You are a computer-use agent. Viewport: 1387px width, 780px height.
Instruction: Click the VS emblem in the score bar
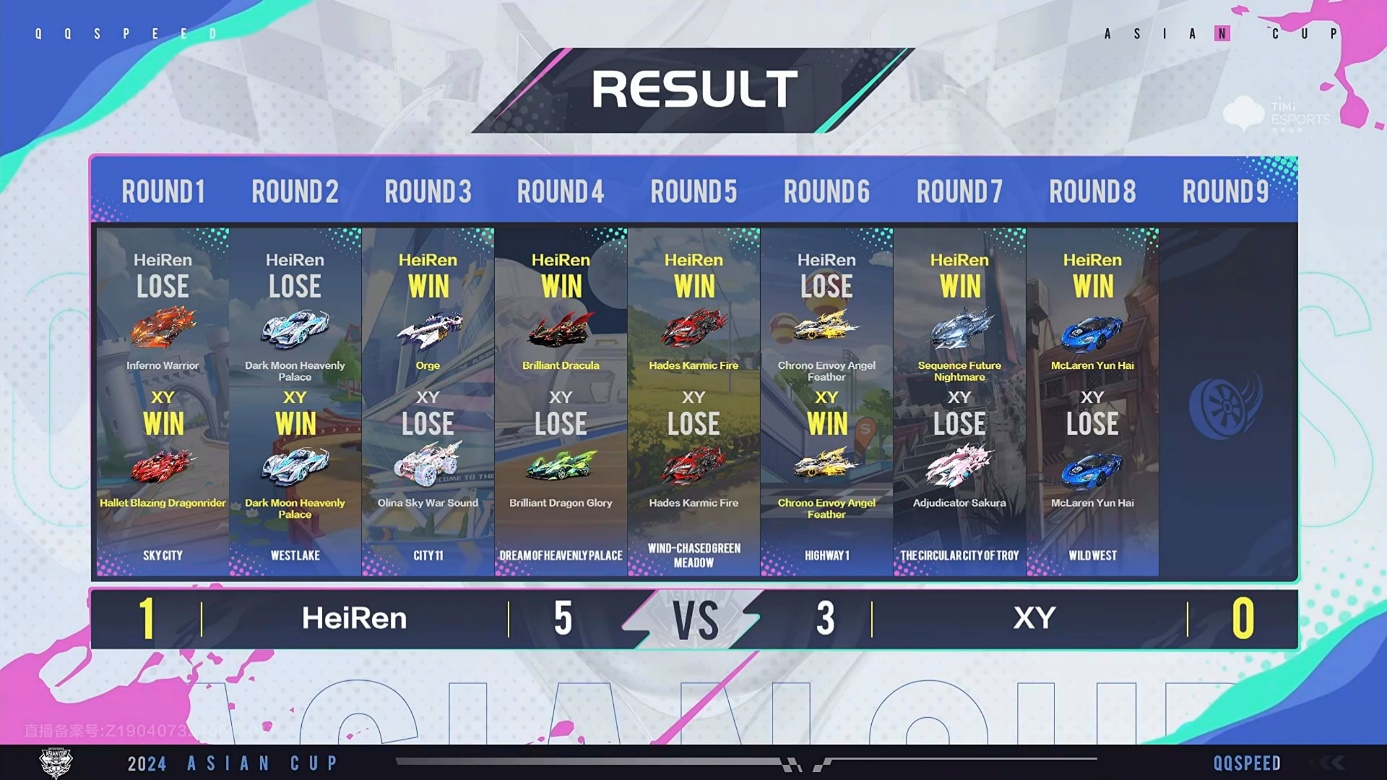click(694, 618)
